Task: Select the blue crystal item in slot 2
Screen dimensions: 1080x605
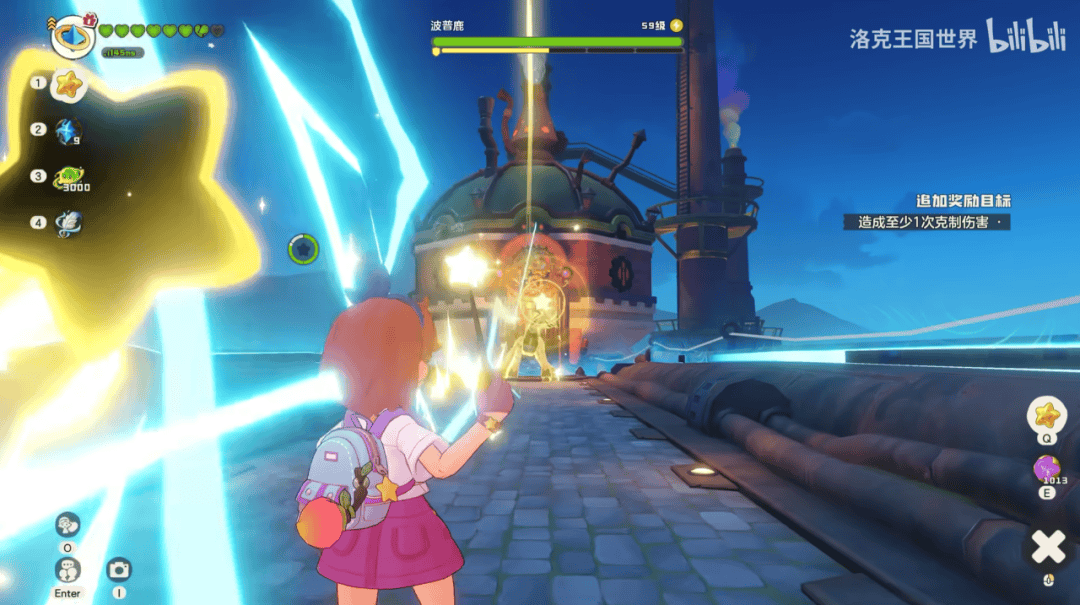Action: pyautogui.click(x=68, y=131)
